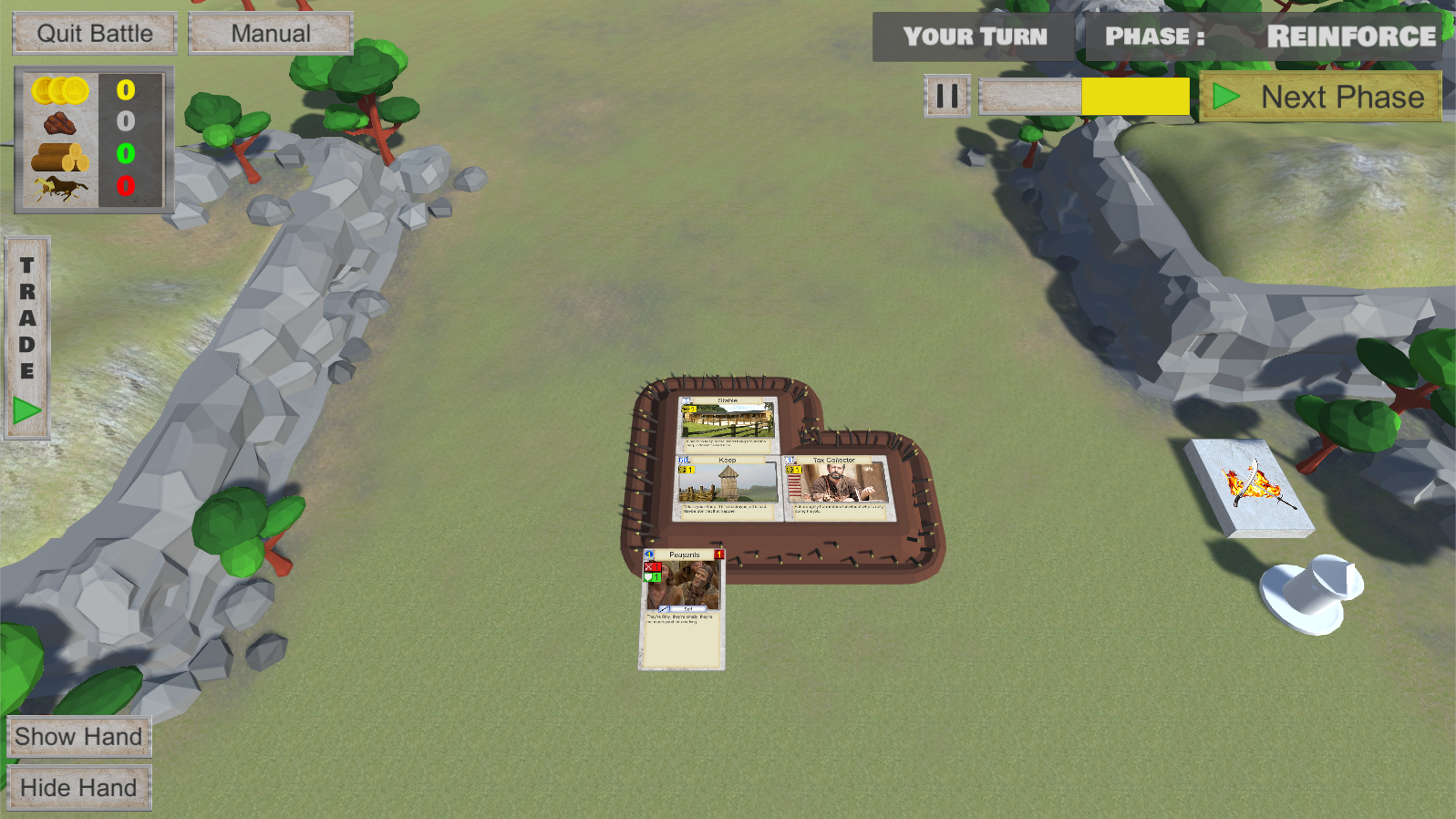Advance with the Next Phase button
This screenshot has height=819, width=1456.
[x=1320, y=97]
